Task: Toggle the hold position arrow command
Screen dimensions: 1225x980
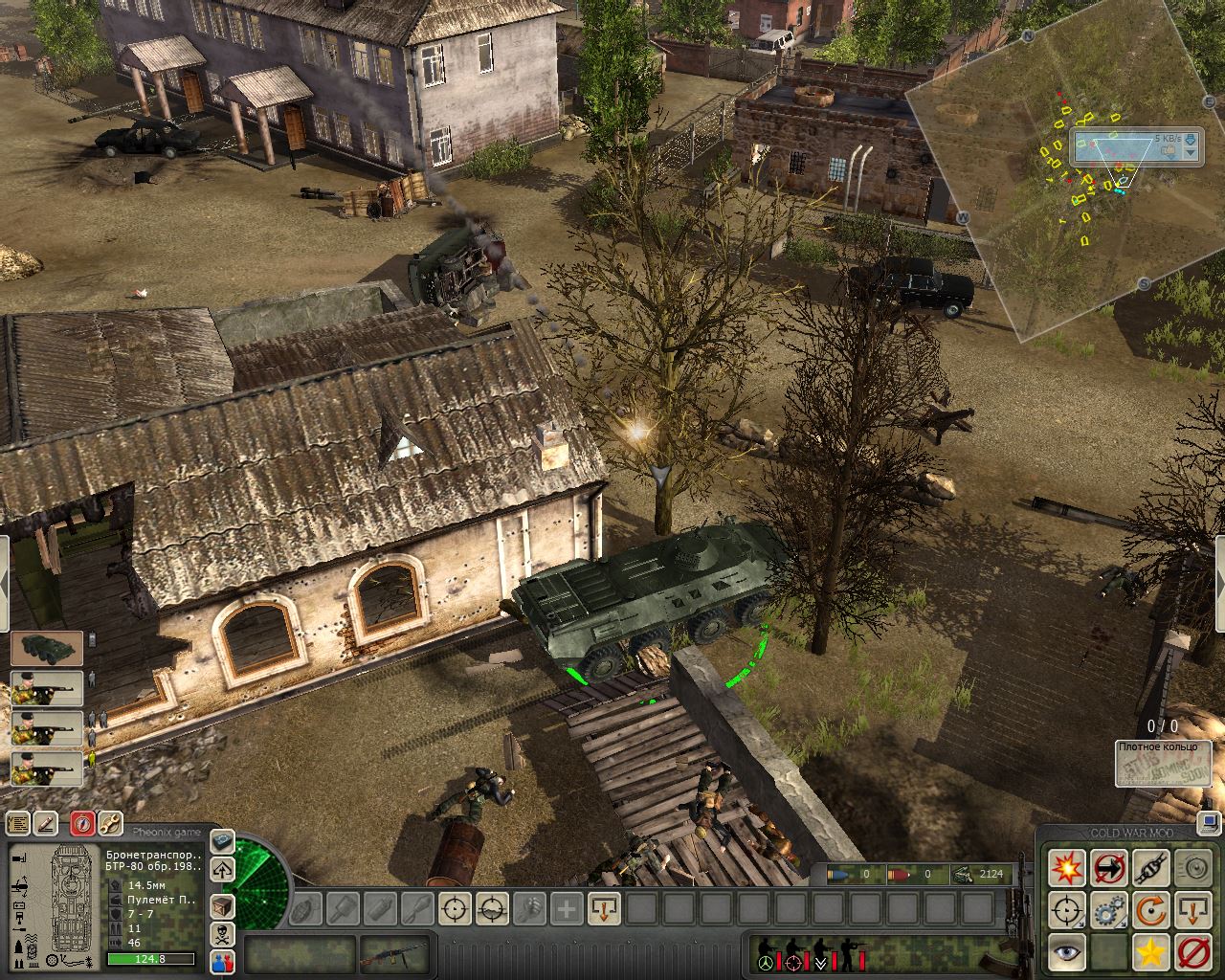Action: coord(1192,910)
